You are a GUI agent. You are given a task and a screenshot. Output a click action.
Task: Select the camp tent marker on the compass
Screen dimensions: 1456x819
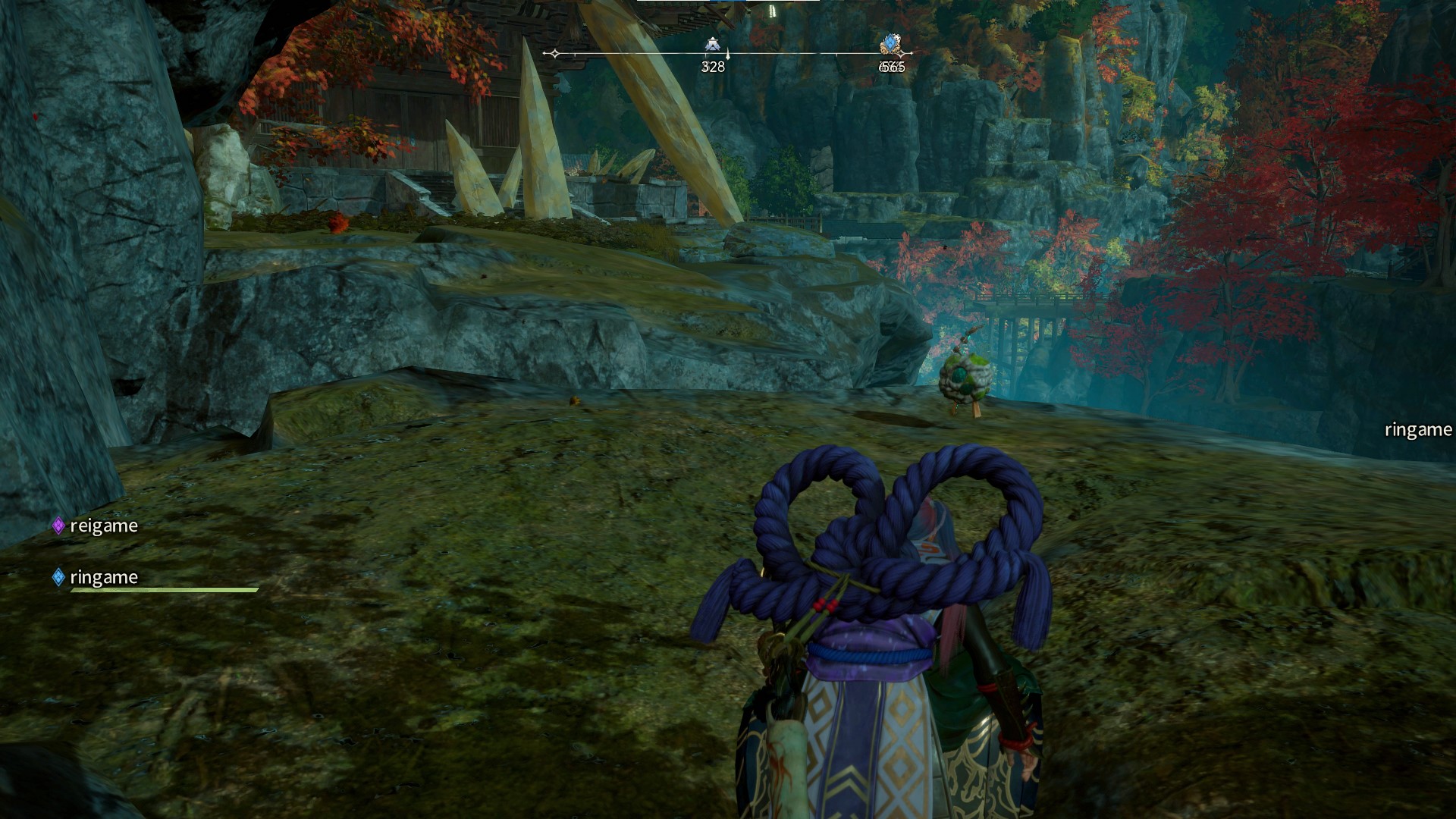(x=711, y=45)
